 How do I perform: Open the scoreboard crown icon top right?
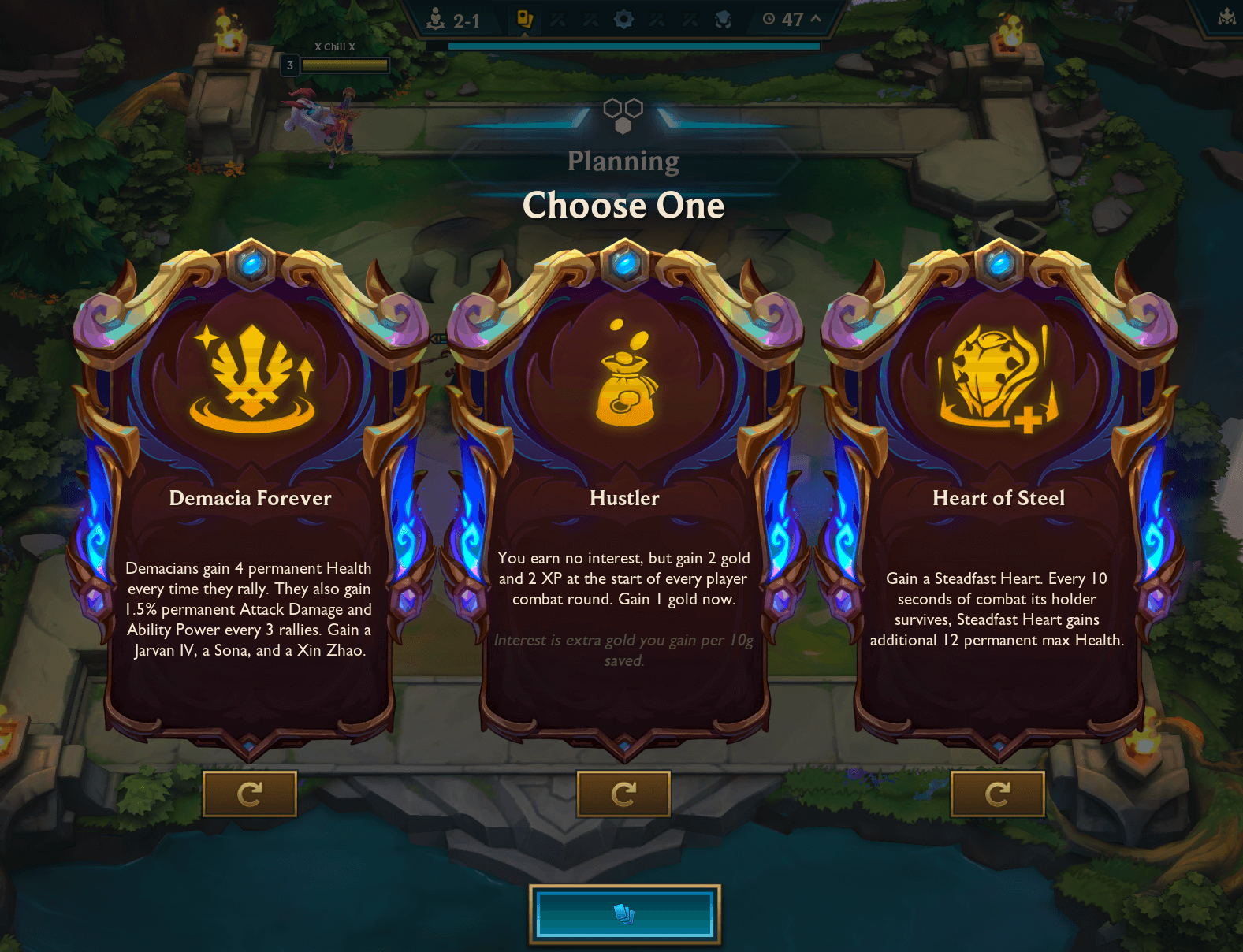click(1226, 14)
